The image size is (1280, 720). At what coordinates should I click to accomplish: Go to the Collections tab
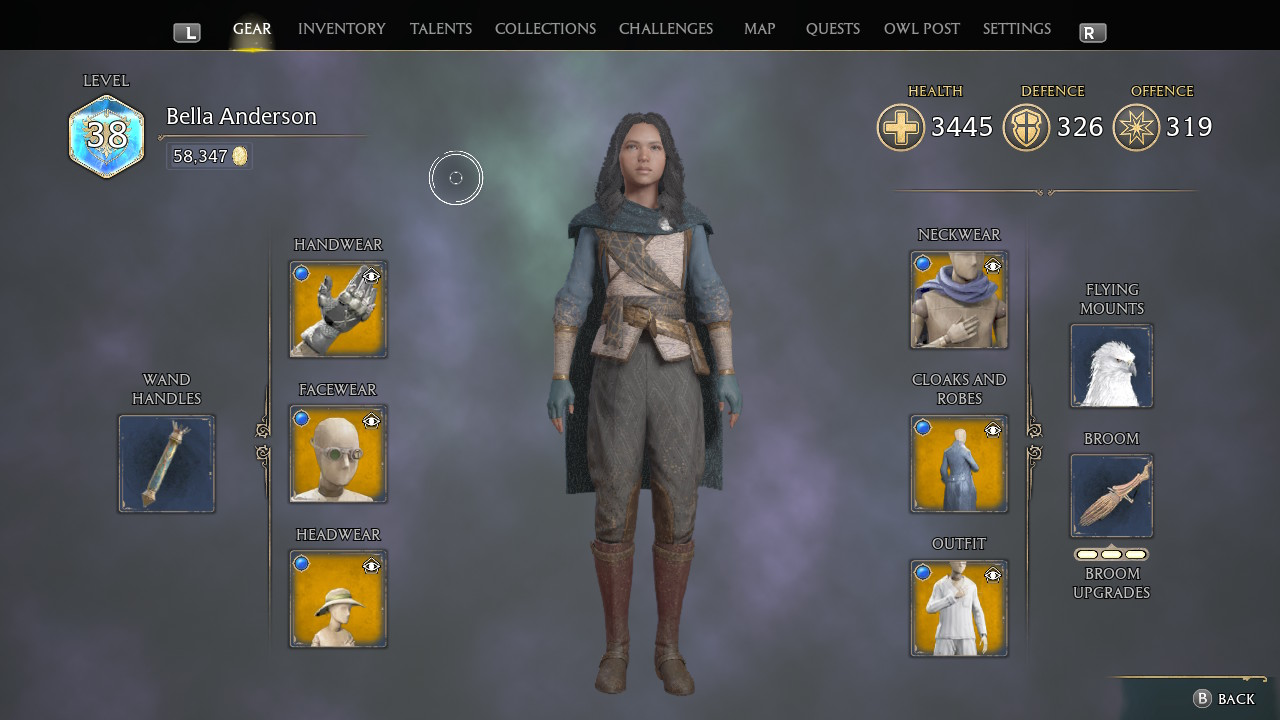coord(545,29)
